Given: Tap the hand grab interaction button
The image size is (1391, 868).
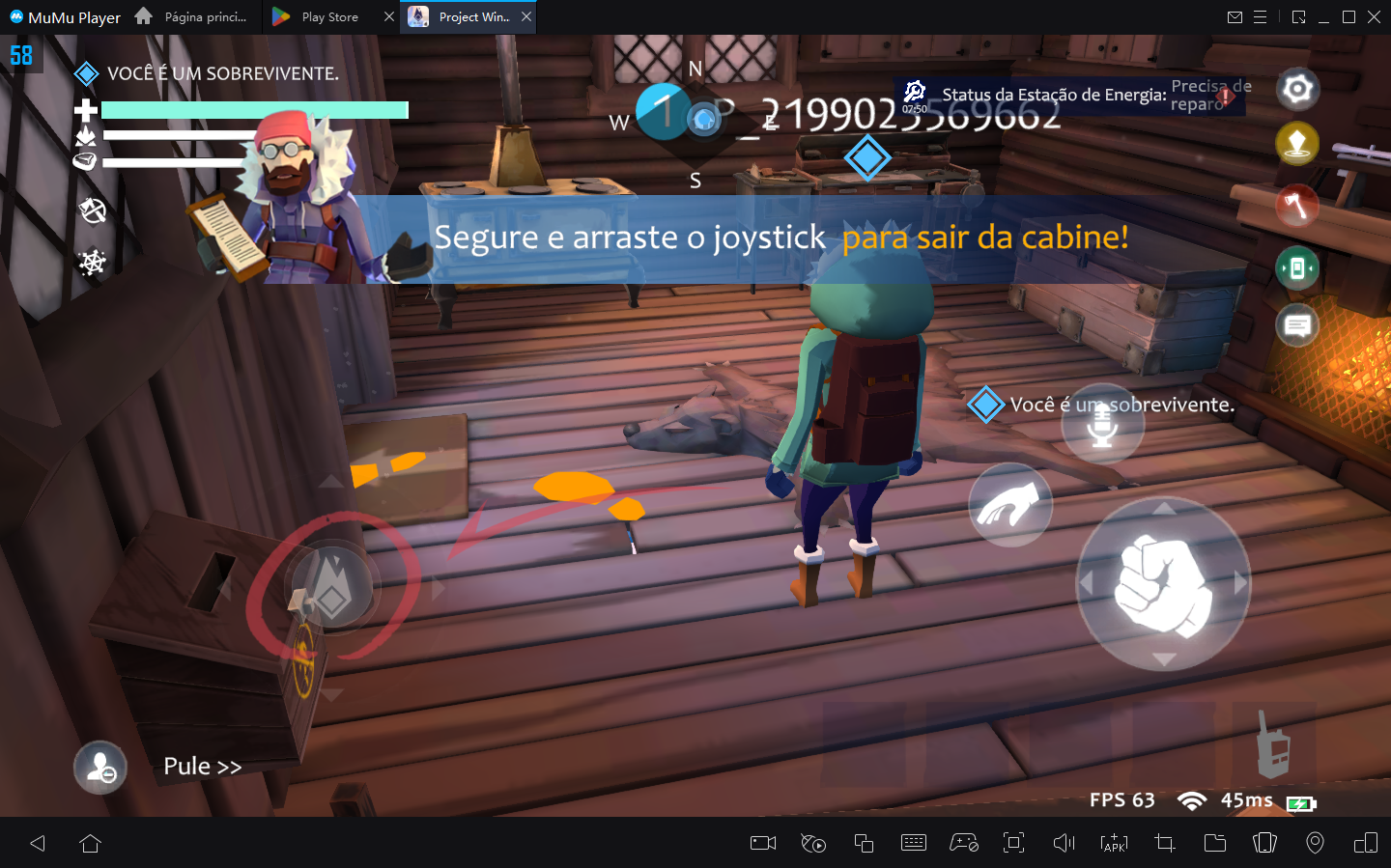Looking at the screenshot, I should coord(1010,504).
